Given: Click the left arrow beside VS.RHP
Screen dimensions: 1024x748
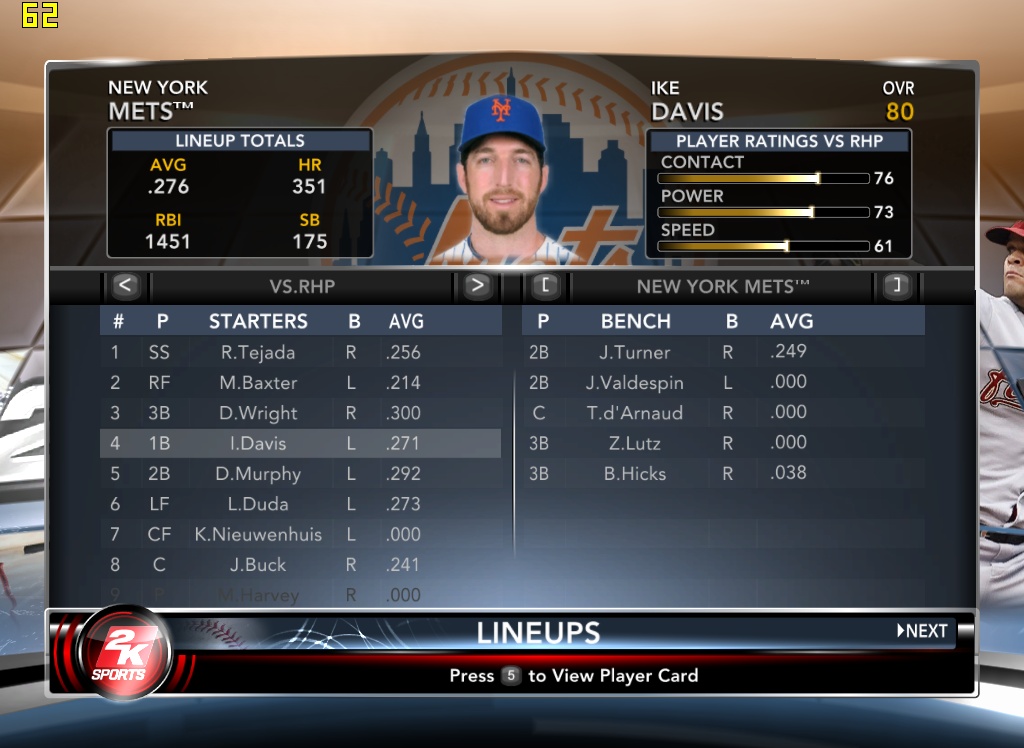Looking at the screenshot, I should point(124,286).
